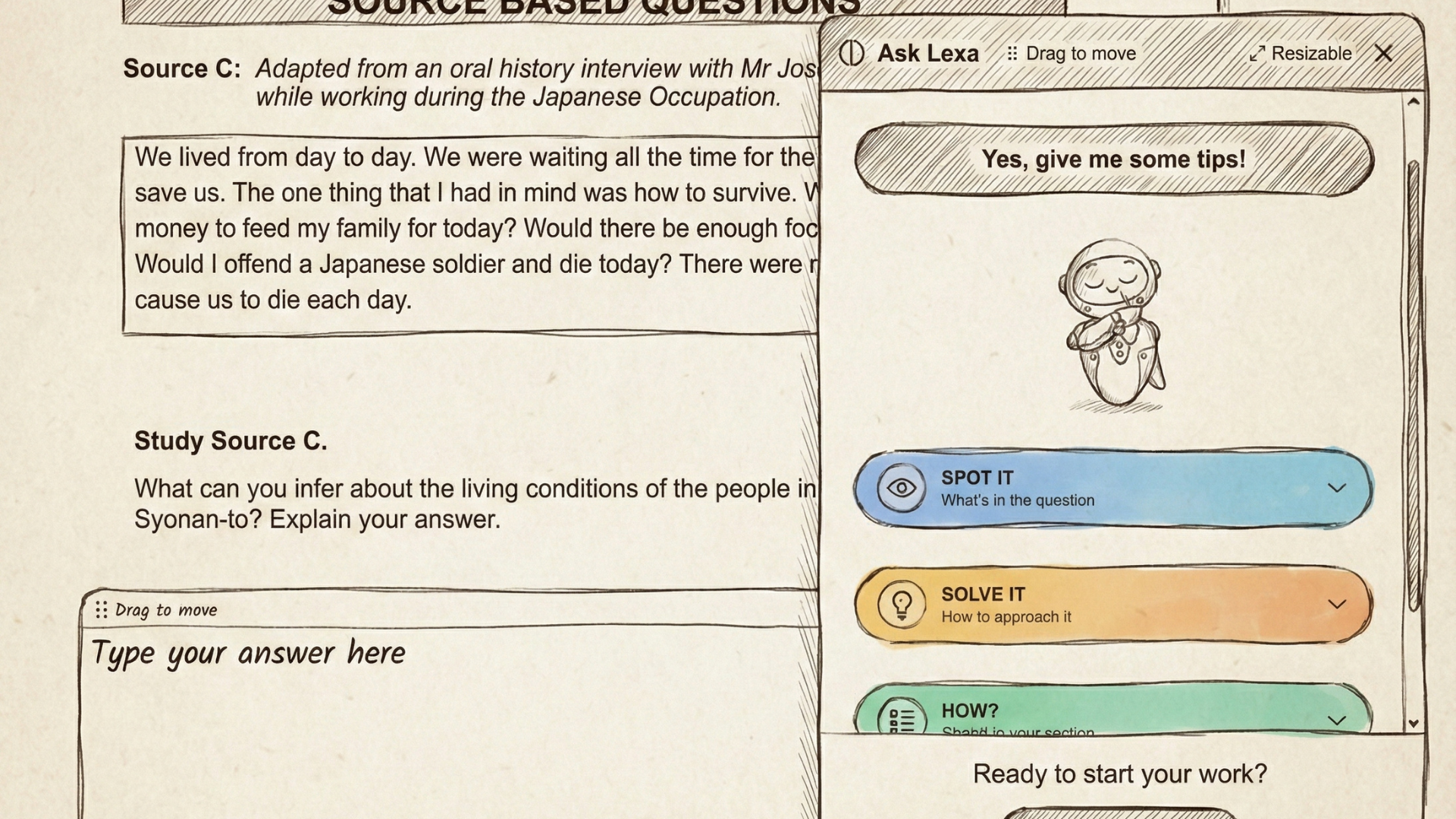
Task: Click the small down arrow below the panel scrollbar
Action: click(1414, 722)
